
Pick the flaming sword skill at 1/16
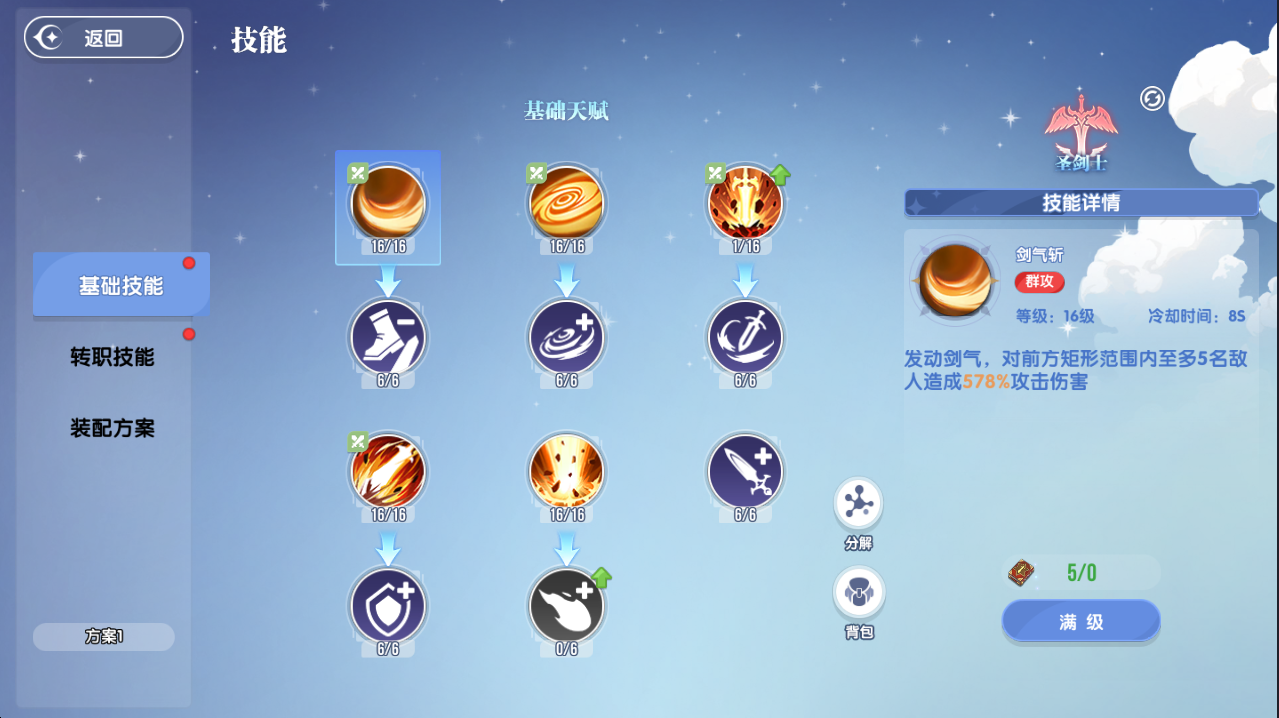pos(746,203)
